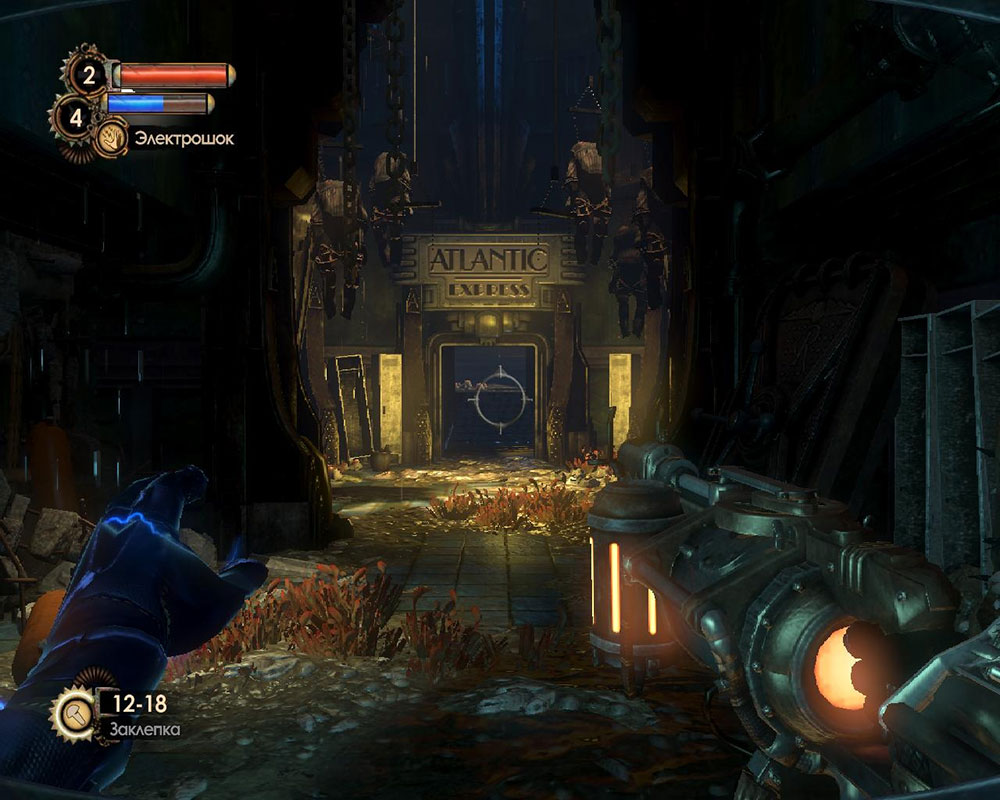This screenshot has height=800, width=1000.
Task: Use a first aid kit from the red bar's counter
Action: coord(88,74)
